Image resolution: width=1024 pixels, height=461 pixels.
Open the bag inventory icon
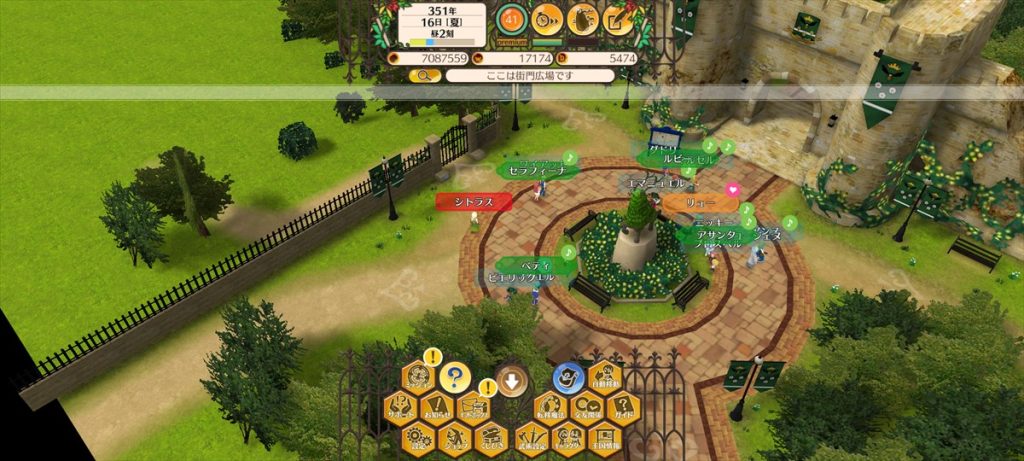[x=583, y=18]
